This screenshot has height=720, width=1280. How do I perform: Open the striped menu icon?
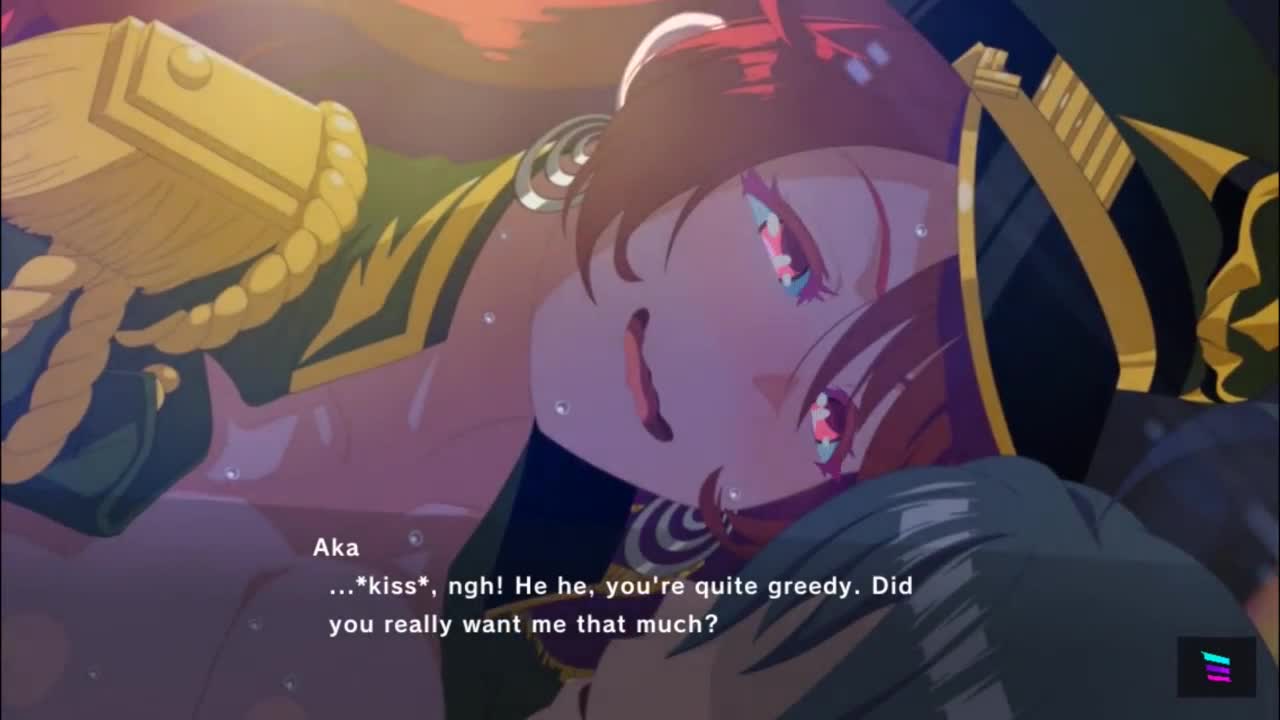[x=1216, y=666]
